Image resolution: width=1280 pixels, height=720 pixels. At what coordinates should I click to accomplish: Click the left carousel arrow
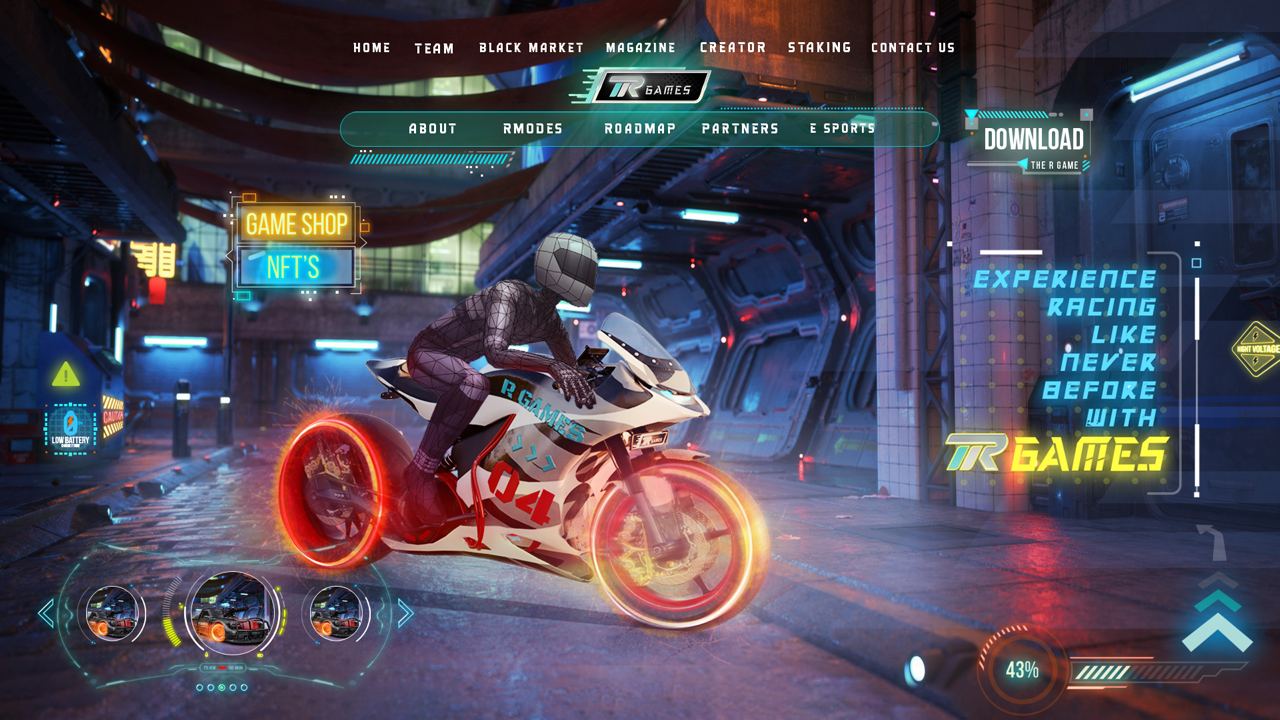click(x=46, y=613)
